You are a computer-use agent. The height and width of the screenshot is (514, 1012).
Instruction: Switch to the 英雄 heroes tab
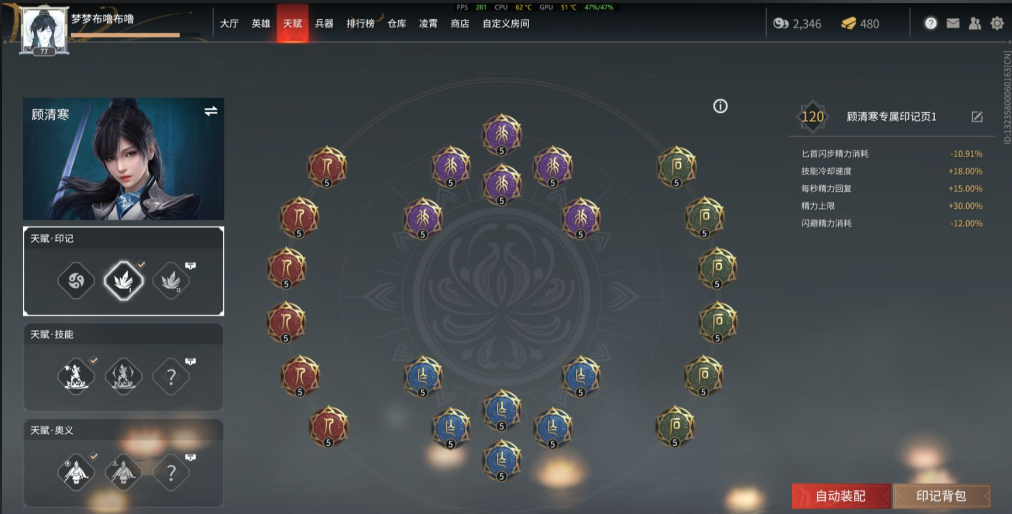click(x=261, y=23)
